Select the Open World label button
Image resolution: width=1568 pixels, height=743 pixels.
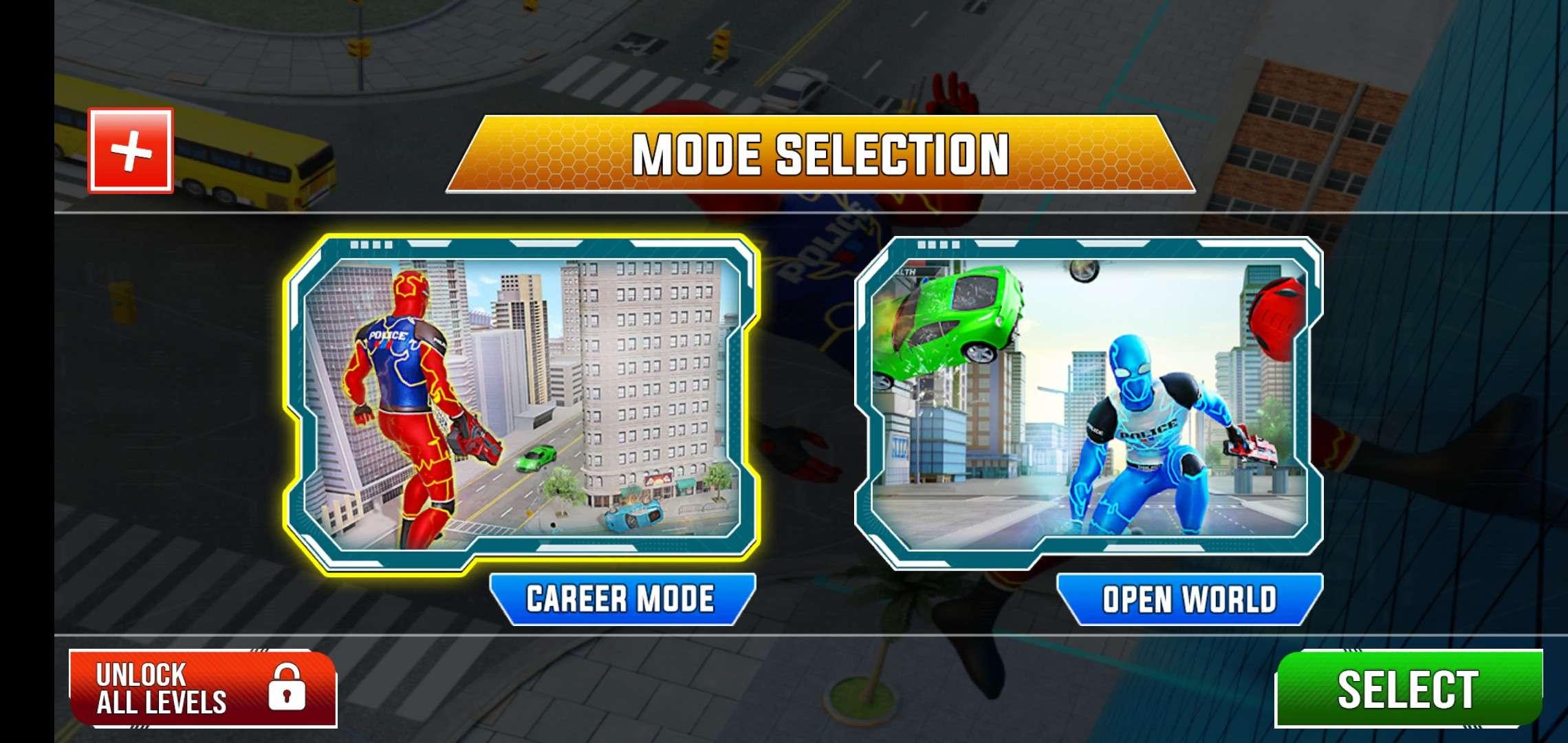(1189, 599)
